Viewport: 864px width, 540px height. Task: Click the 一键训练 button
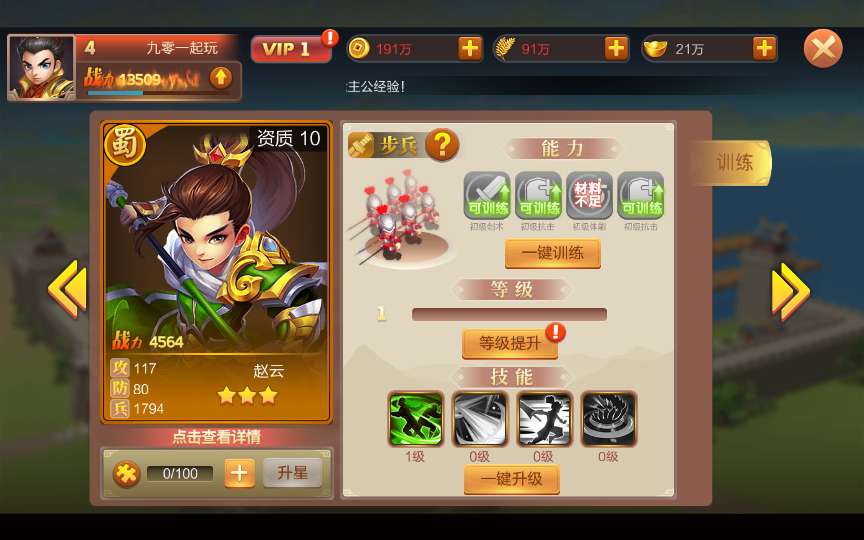point(552,253)
